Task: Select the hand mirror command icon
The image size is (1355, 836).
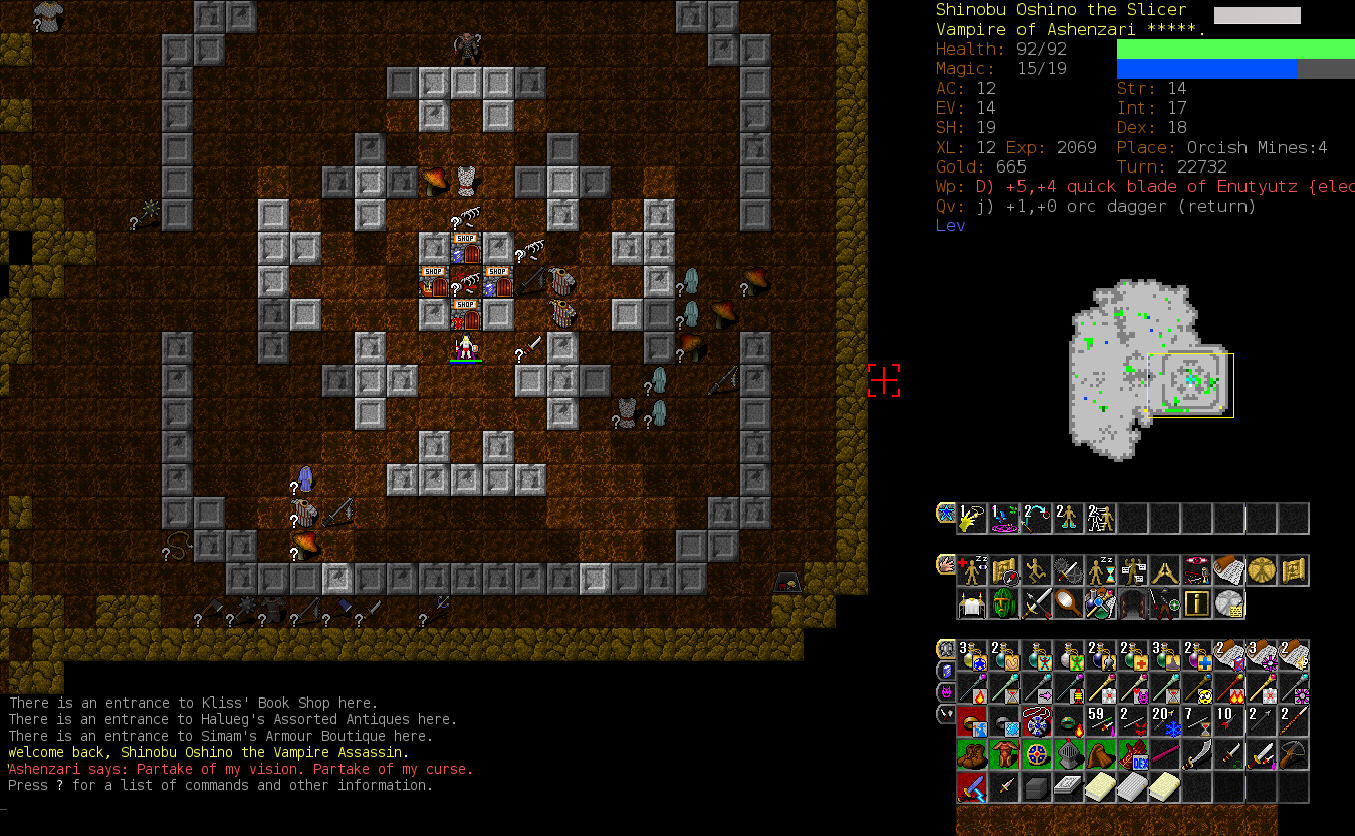Action: point(1068,604)
